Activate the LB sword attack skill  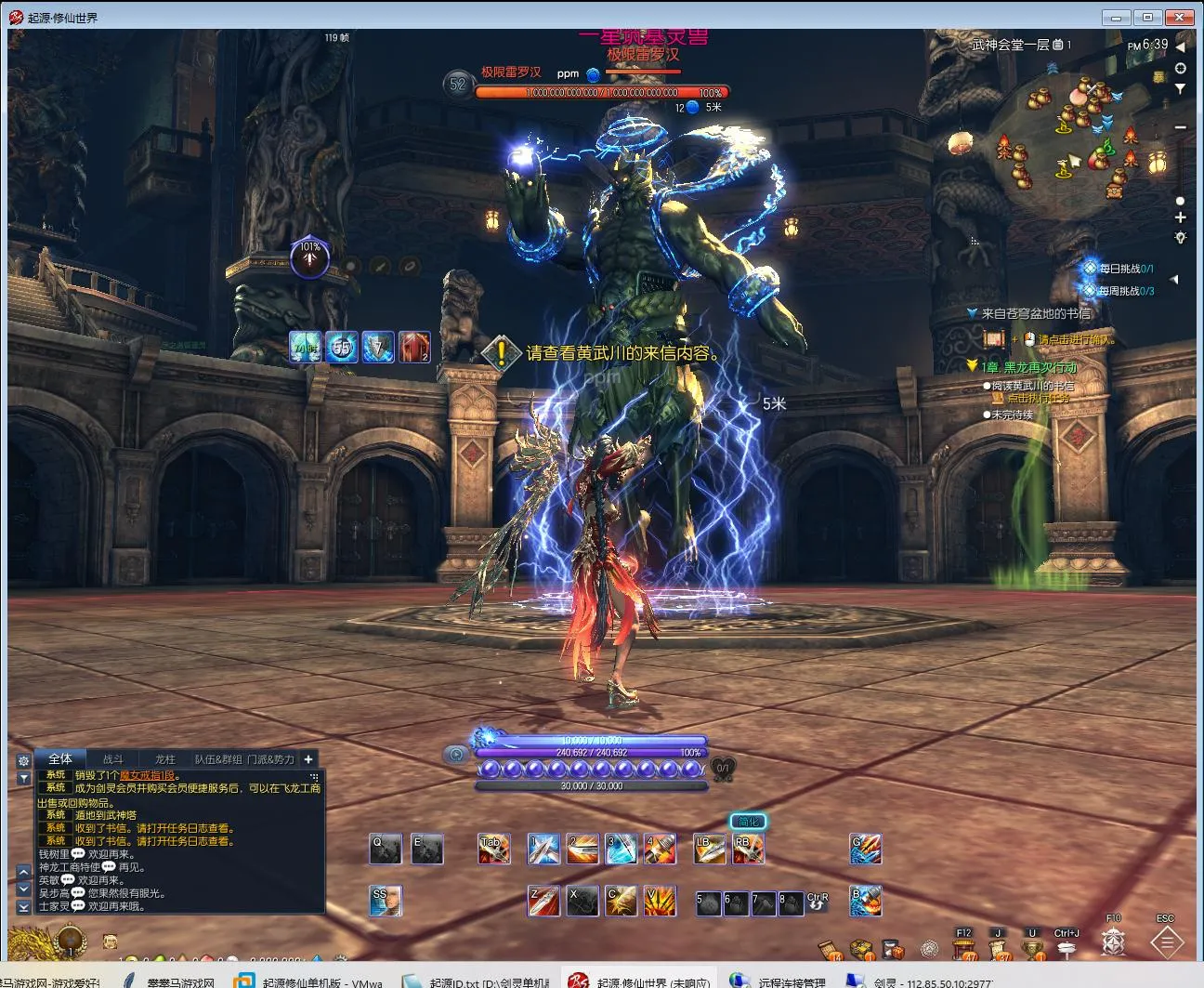(x=710, y=849)
